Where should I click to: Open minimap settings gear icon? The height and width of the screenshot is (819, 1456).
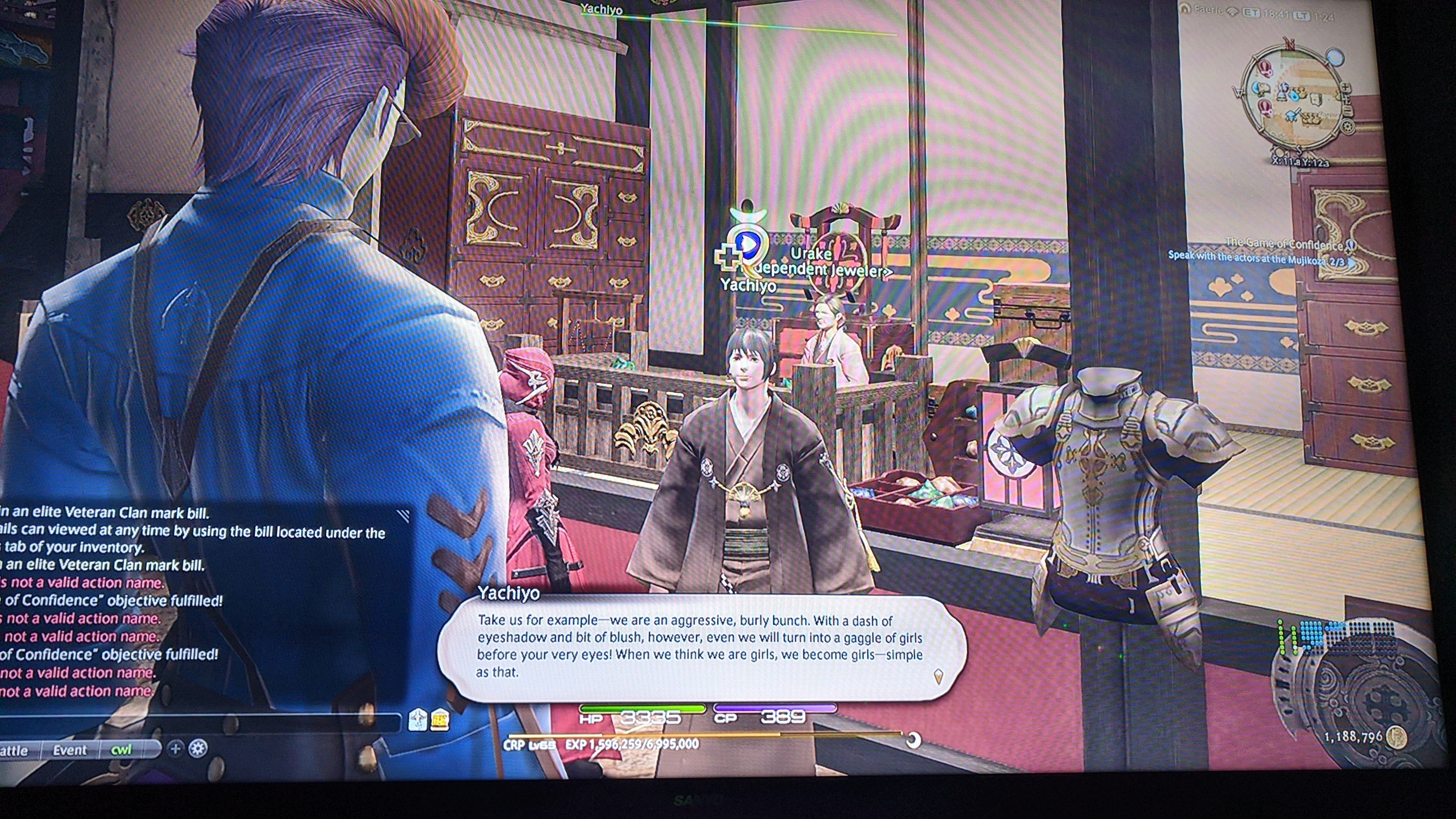(1348, 127)
